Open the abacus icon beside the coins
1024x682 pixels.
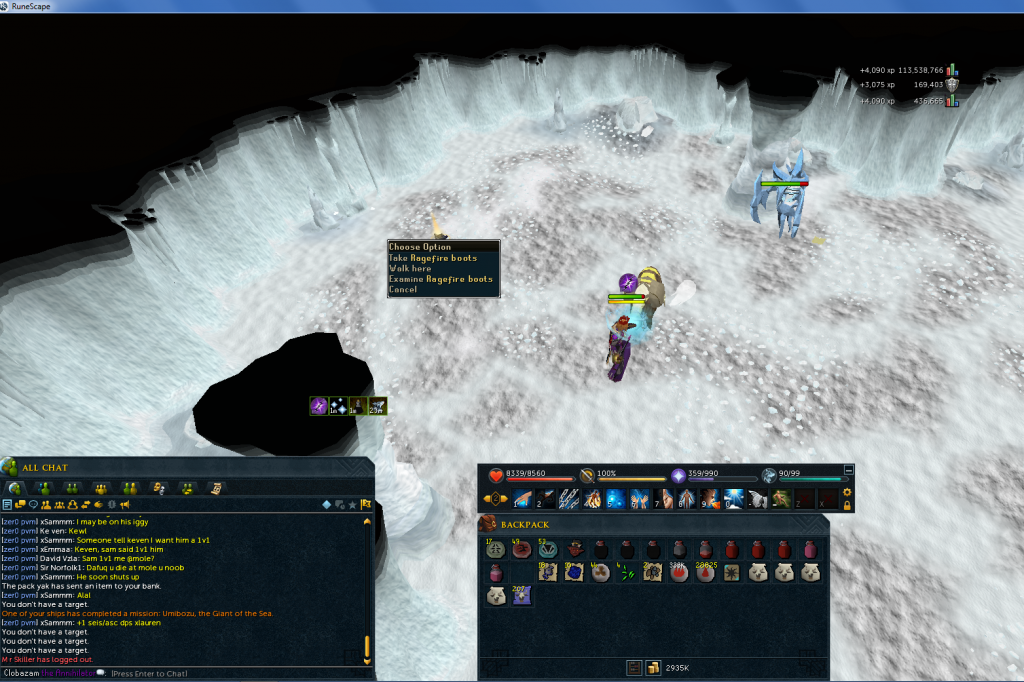click(x=634, y=667)
